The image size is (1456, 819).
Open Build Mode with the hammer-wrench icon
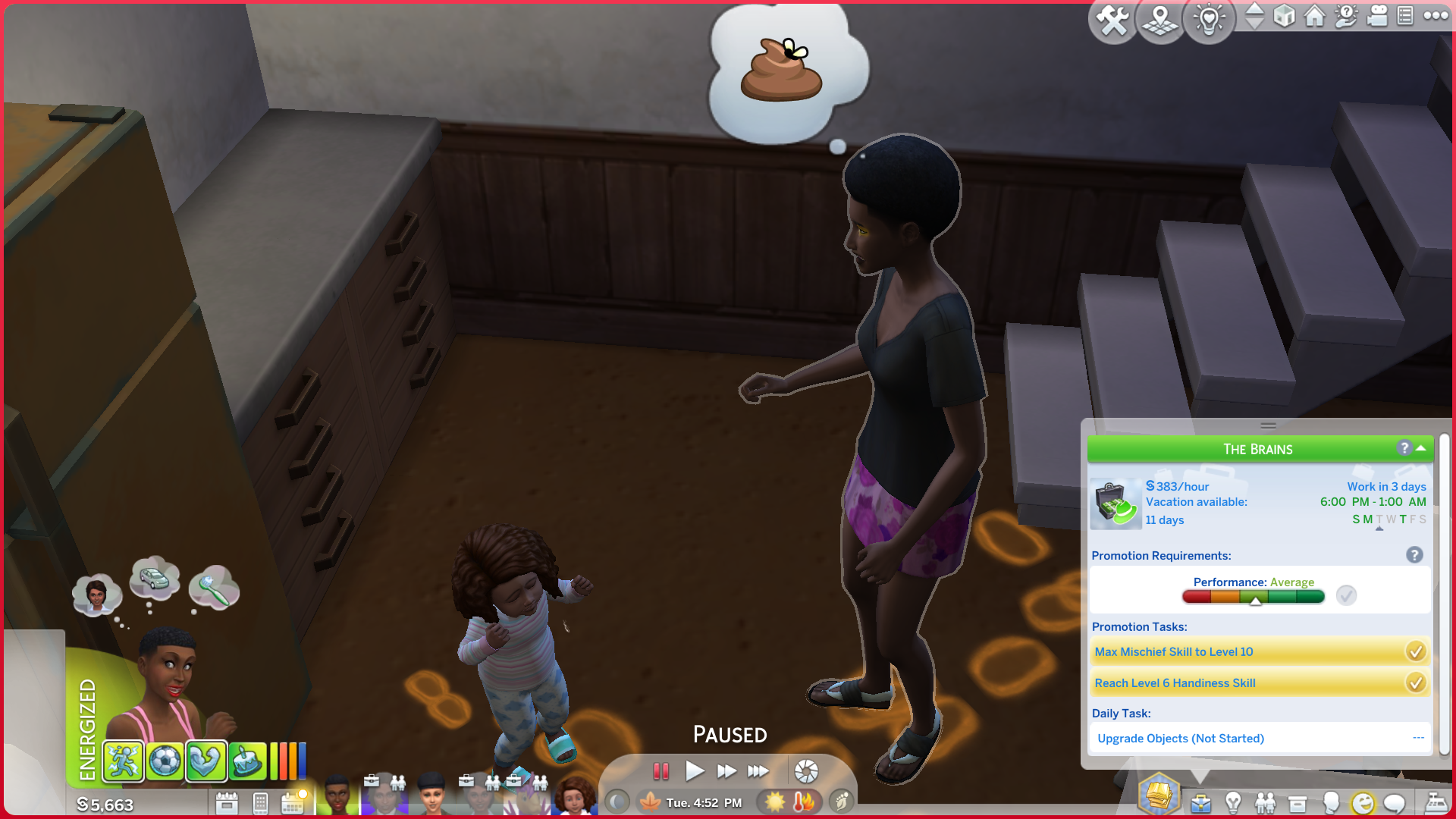tap(1112, 20)
